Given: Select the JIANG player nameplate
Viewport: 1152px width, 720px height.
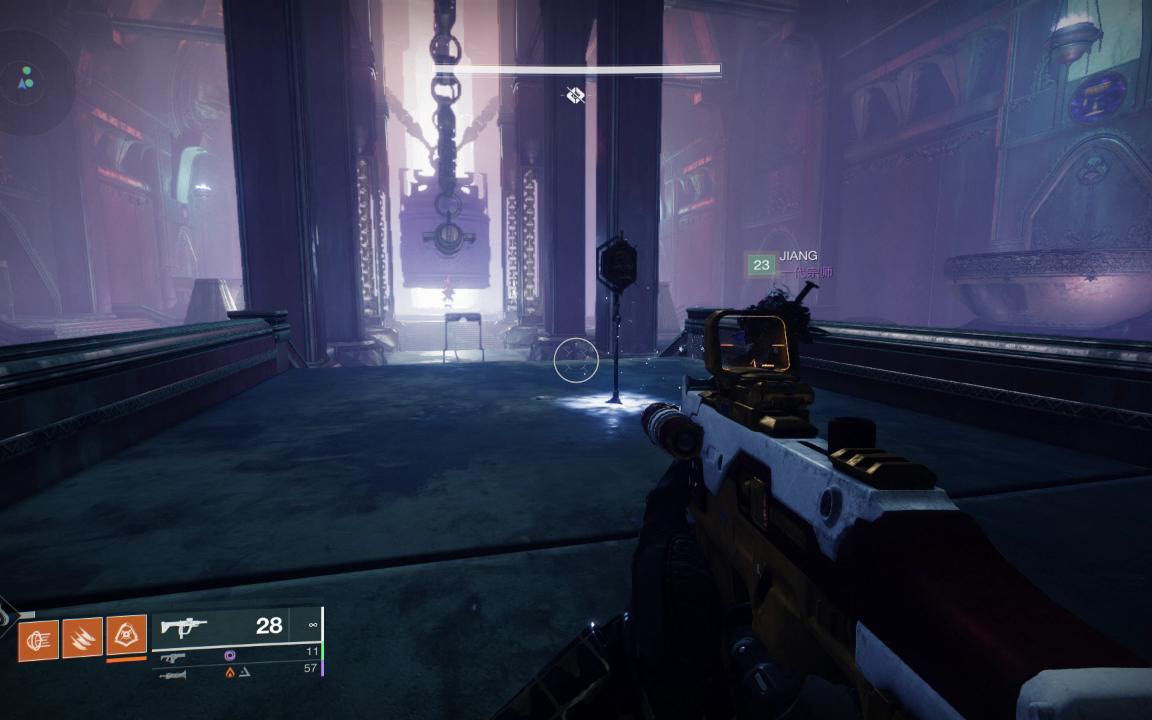Looking at the screenshot, I should pos(798,256).
